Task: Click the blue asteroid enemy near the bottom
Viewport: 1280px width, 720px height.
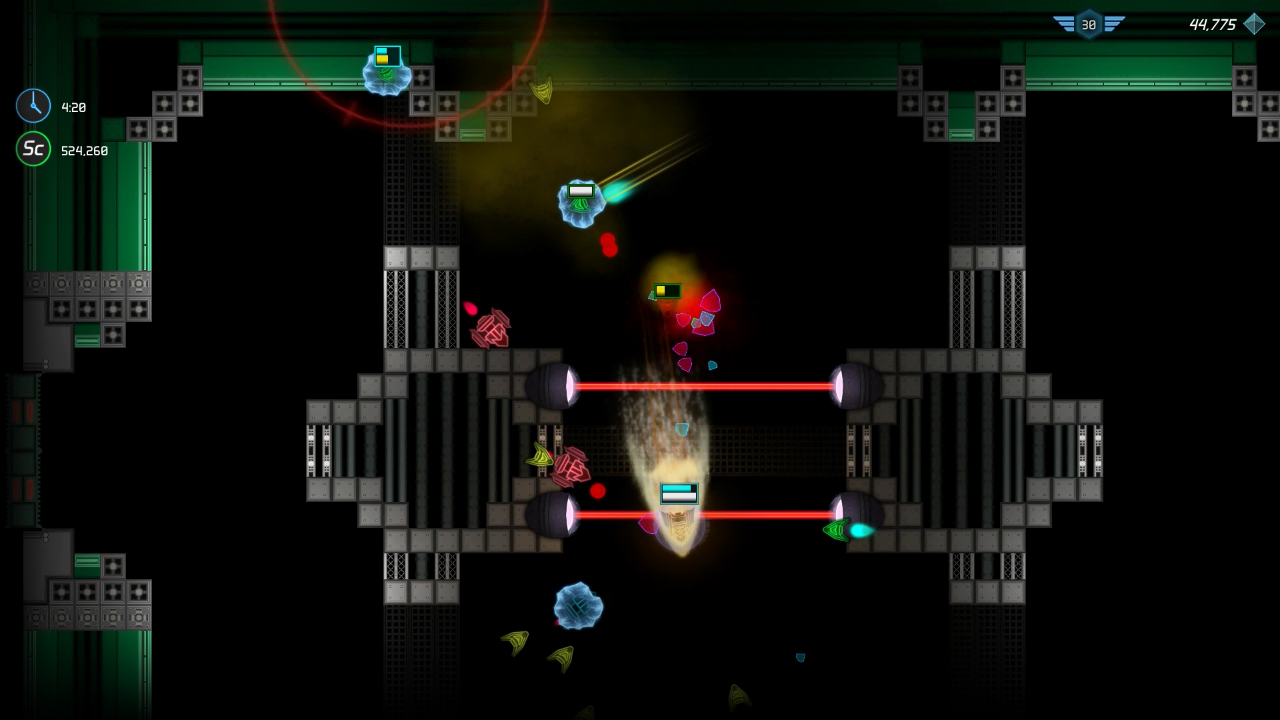Action: point(578,605)
